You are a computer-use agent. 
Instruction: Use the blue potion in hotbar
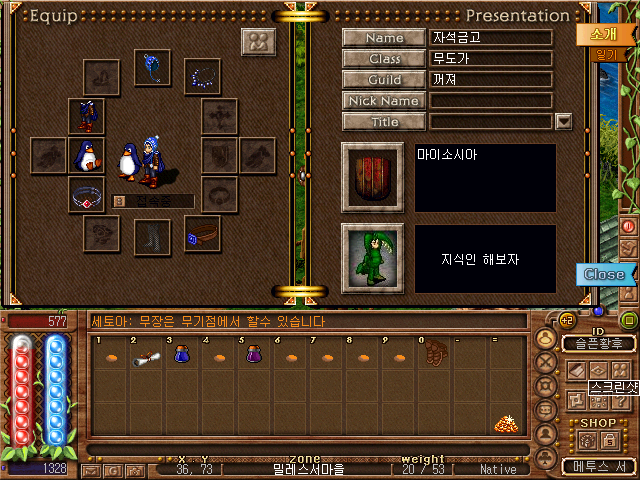(x=181, y=355)
